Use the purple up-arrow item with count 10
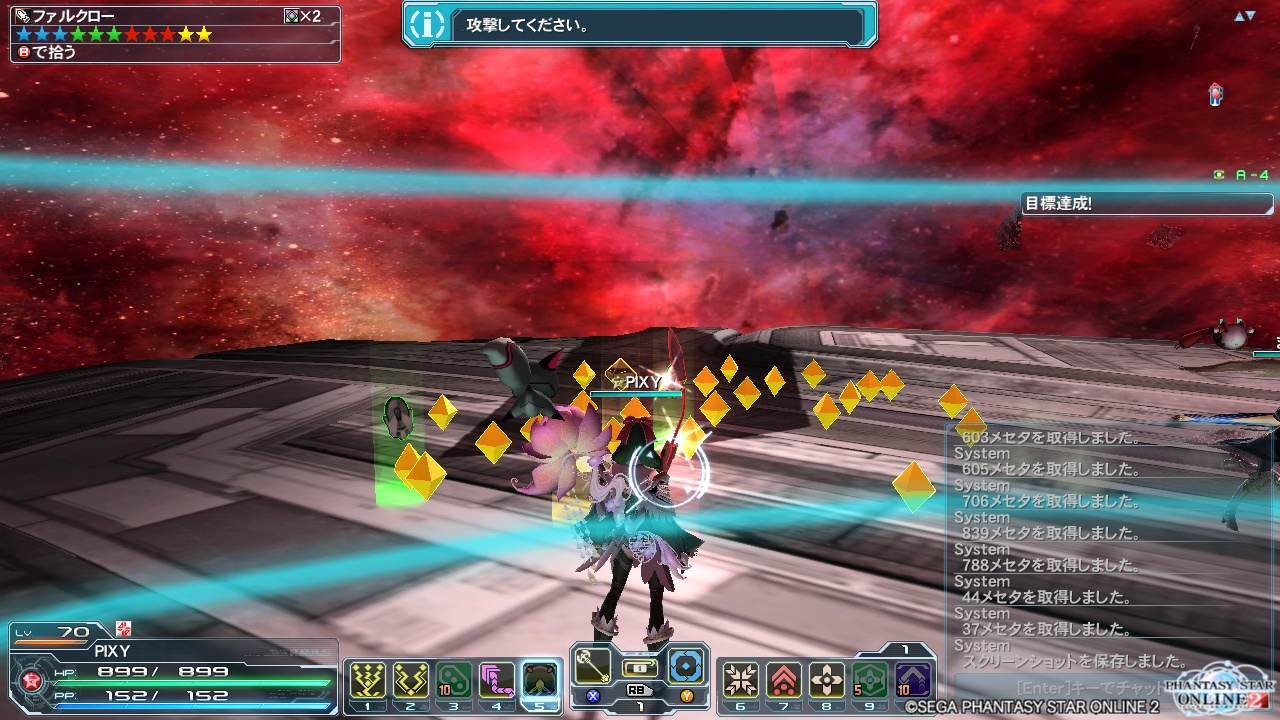The height and width of the screenshot is (720, 1280). [x=912, y=681]
